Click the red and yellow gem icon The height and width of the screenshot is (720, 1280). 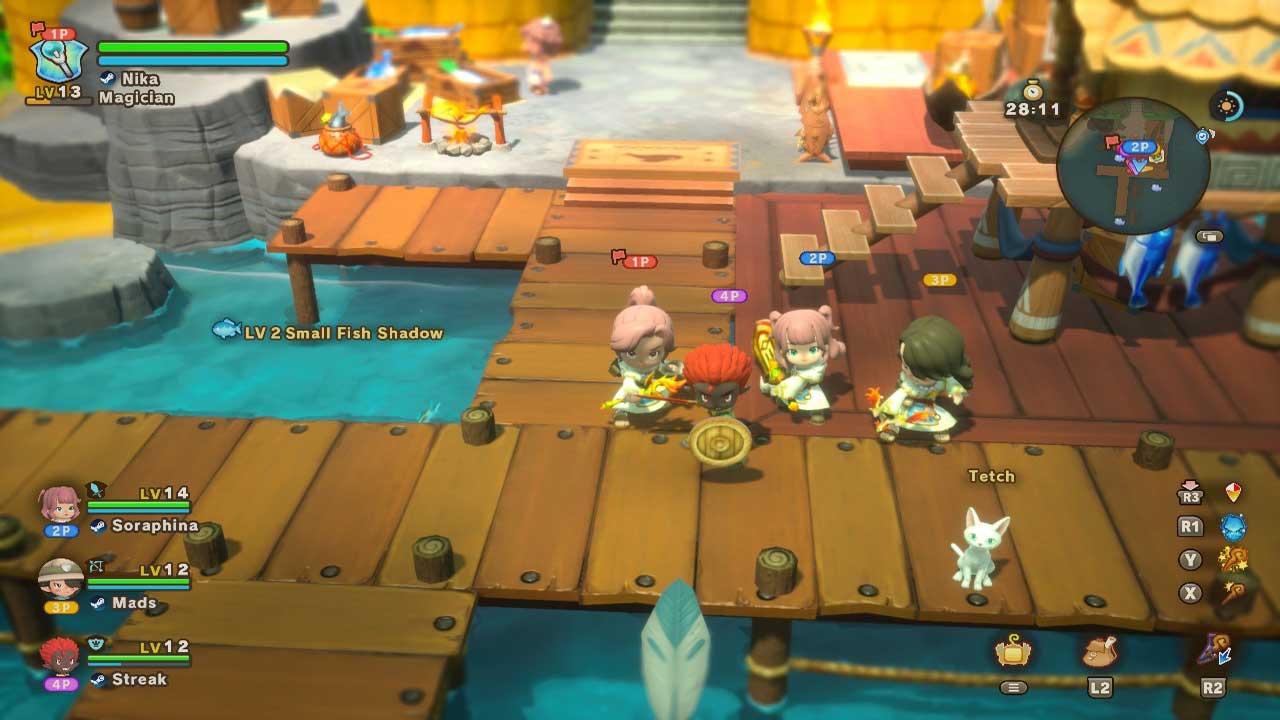(1233, 493)
